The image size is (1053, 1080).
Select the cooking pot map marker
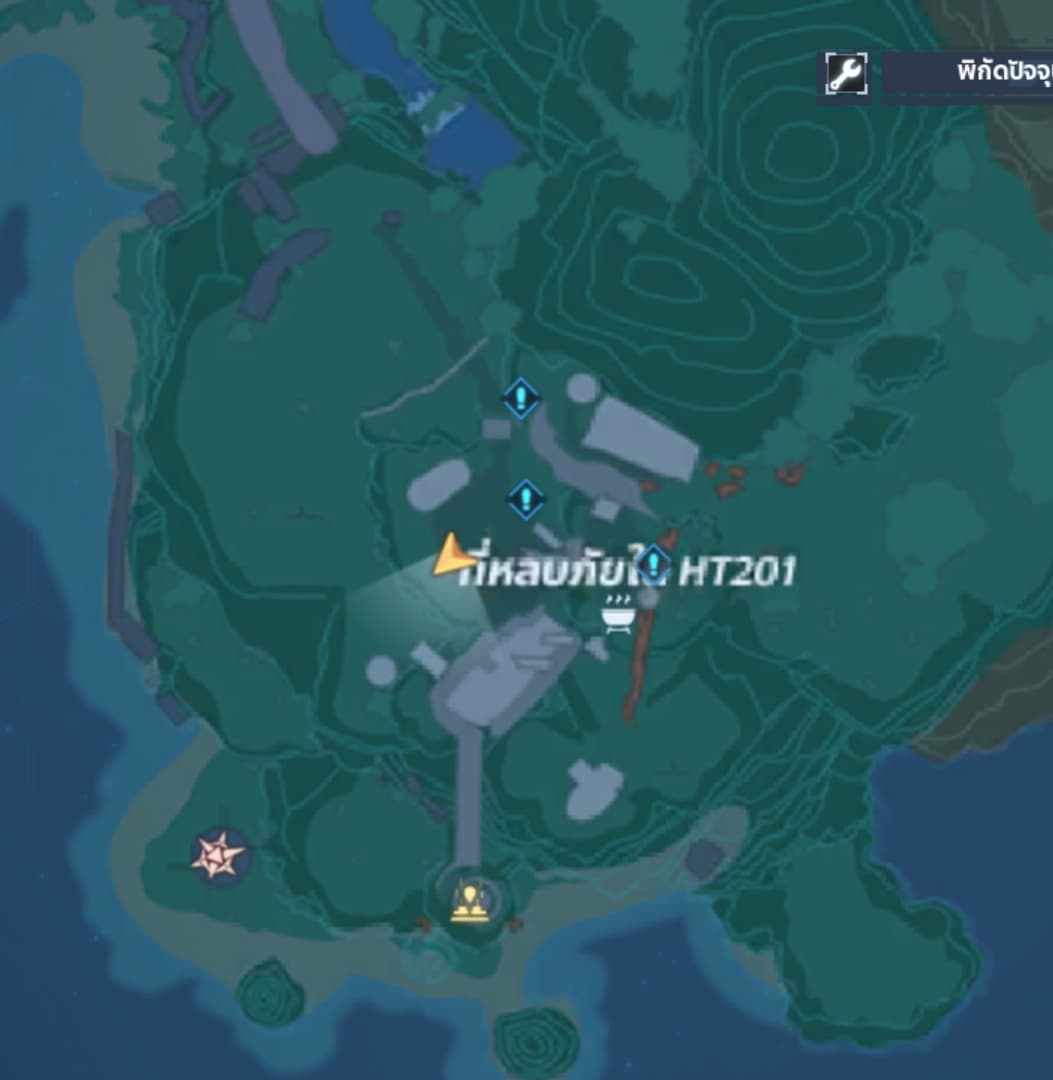pos(616,613)
